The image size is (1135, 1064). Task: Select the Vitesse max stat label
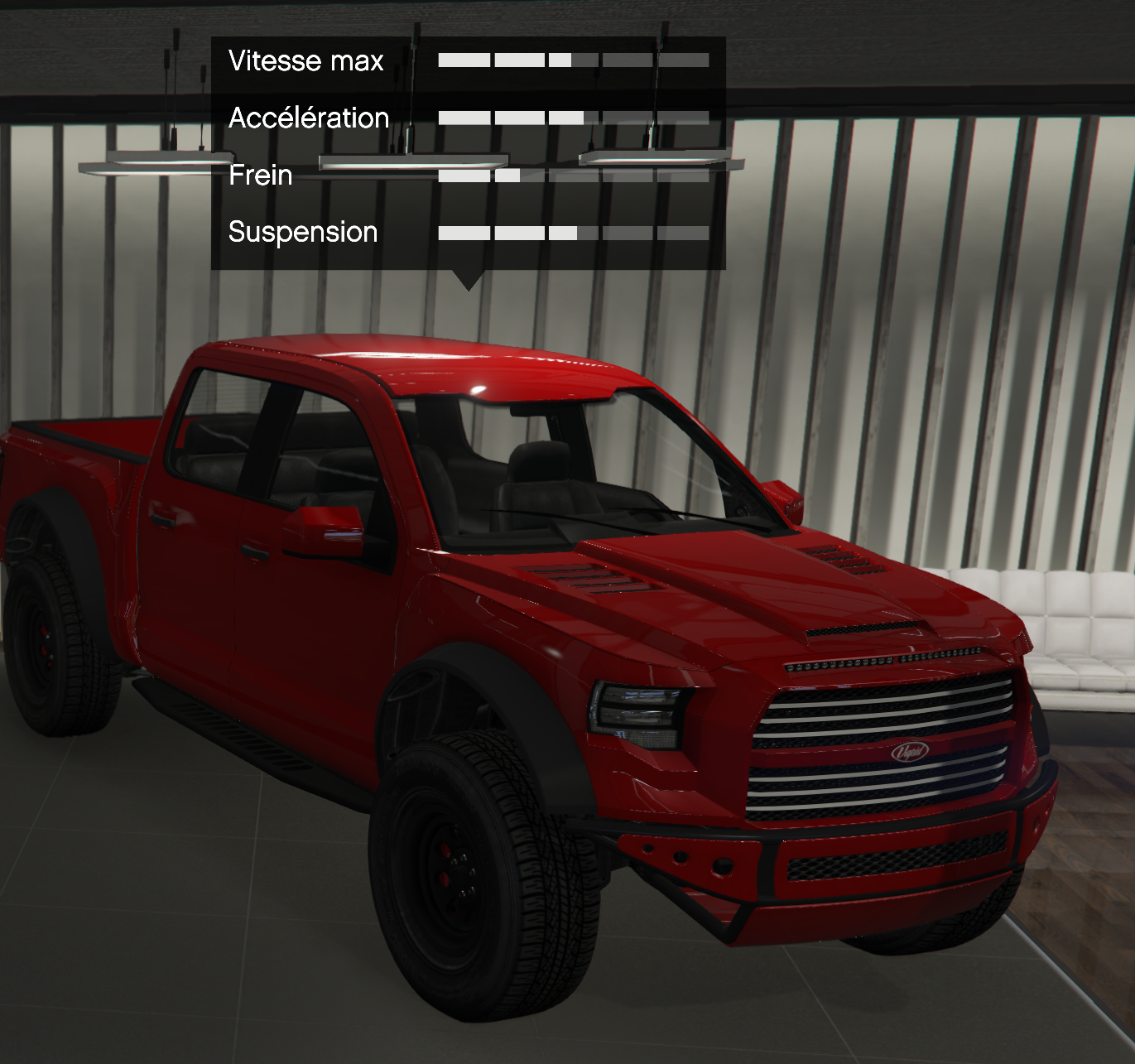(x=306, y=61)
